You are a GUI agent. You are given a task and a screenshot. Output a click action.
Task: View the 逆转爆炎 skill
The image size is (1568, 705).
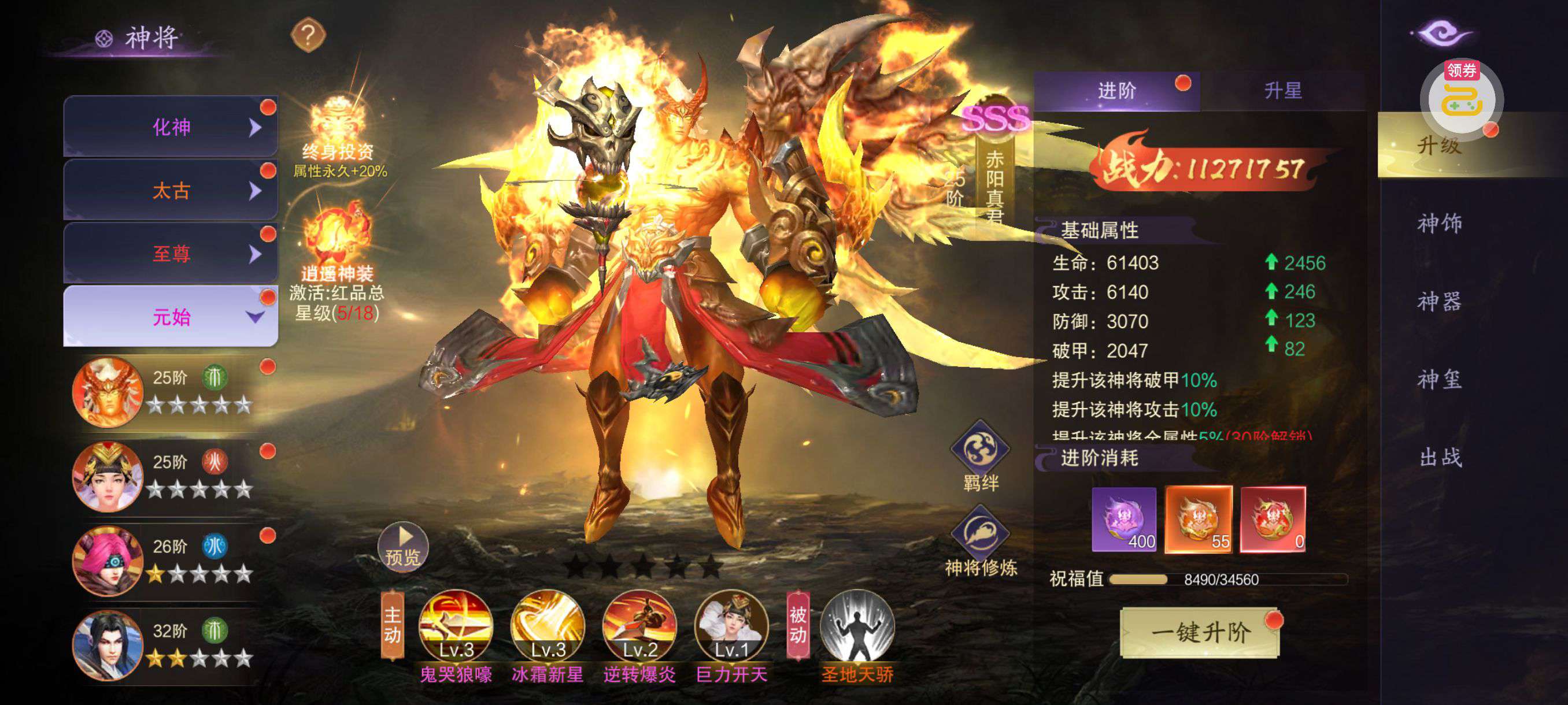point(639,626)
